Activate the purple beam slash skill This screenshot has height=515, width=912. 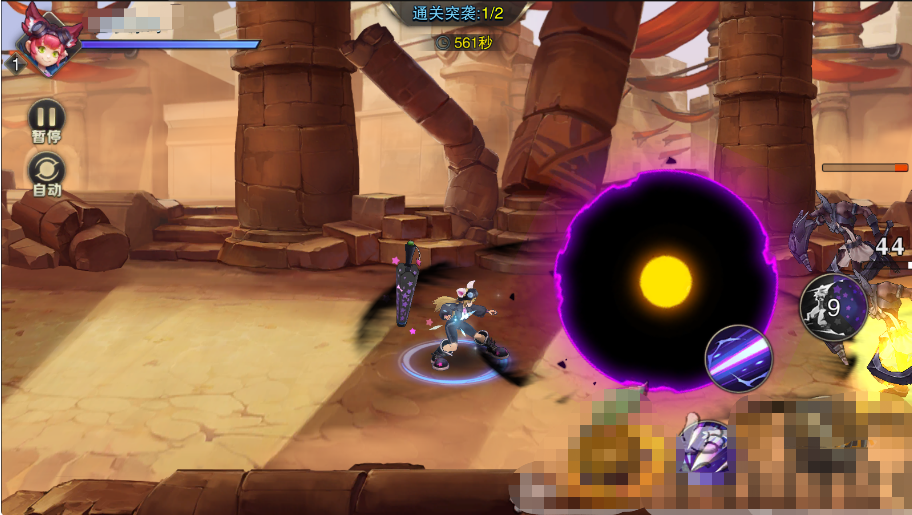[739, 357]
